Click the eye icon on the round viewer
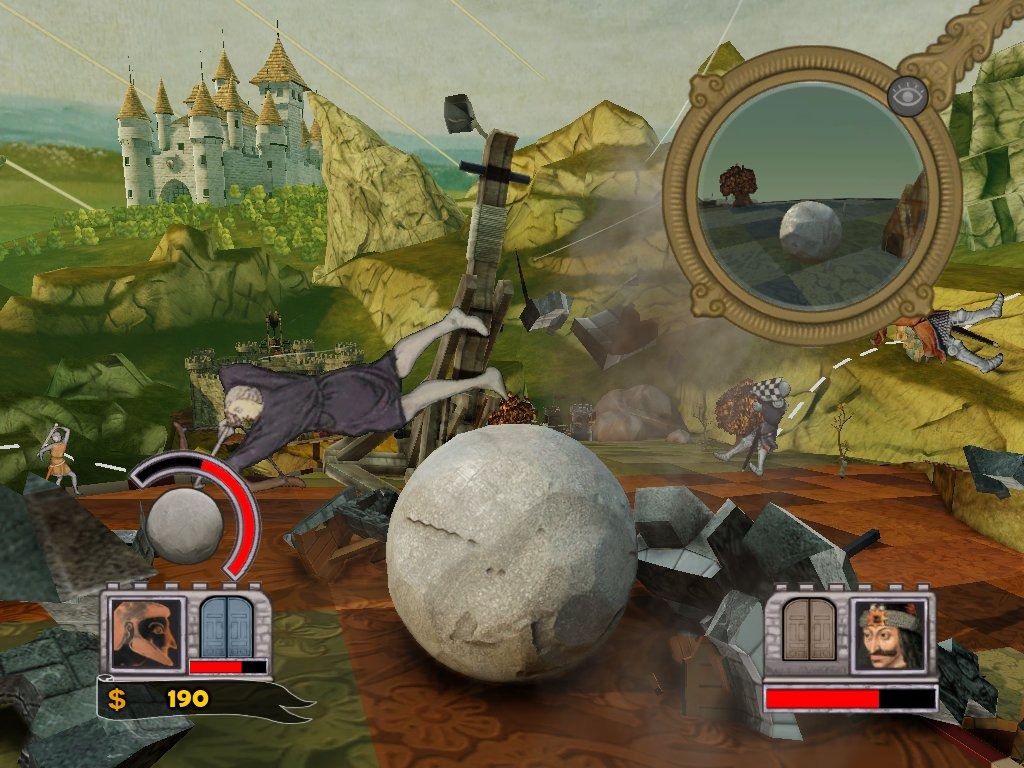 [x=908, y=94]
